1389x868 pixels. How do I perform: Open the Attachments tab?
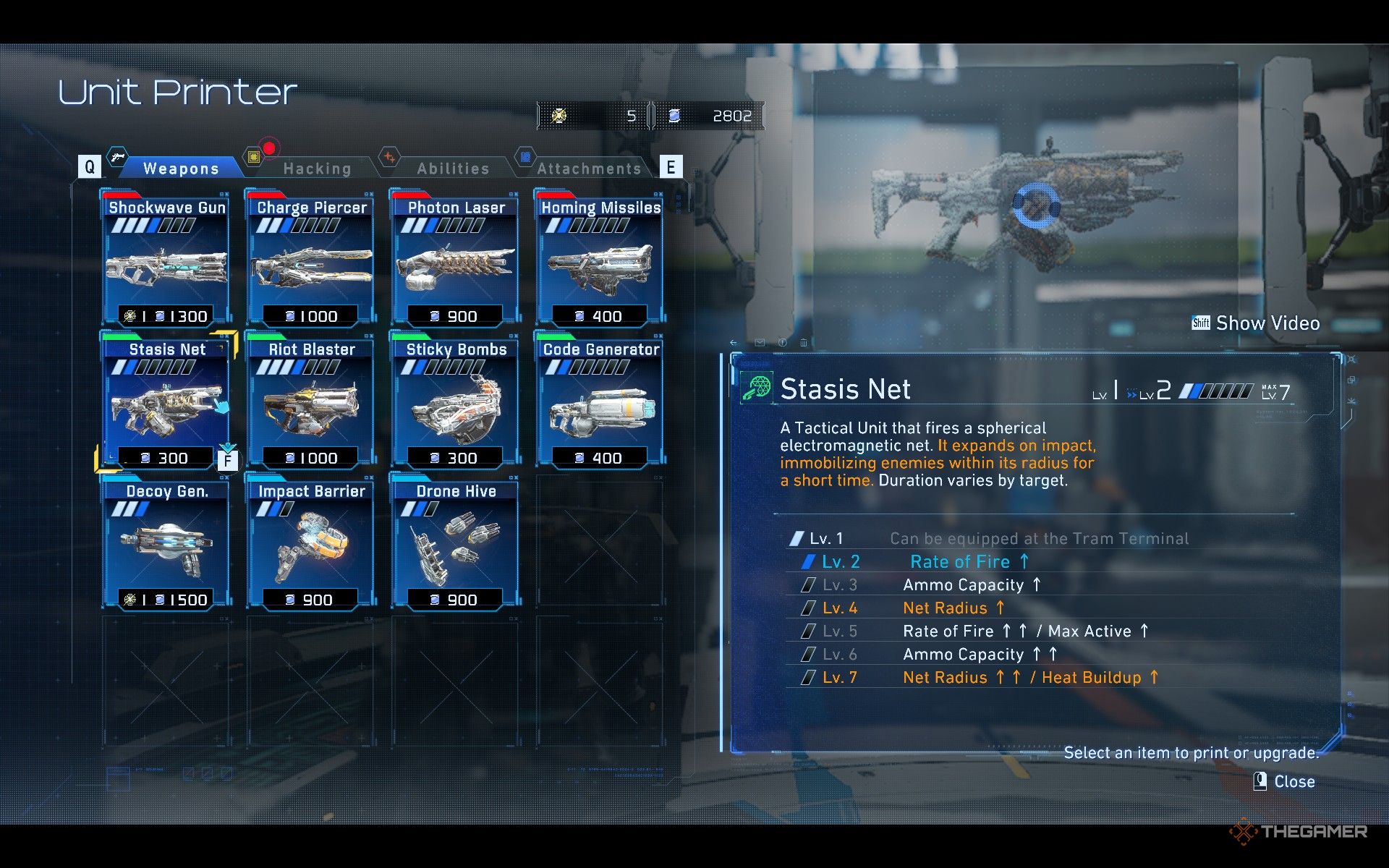589,169
